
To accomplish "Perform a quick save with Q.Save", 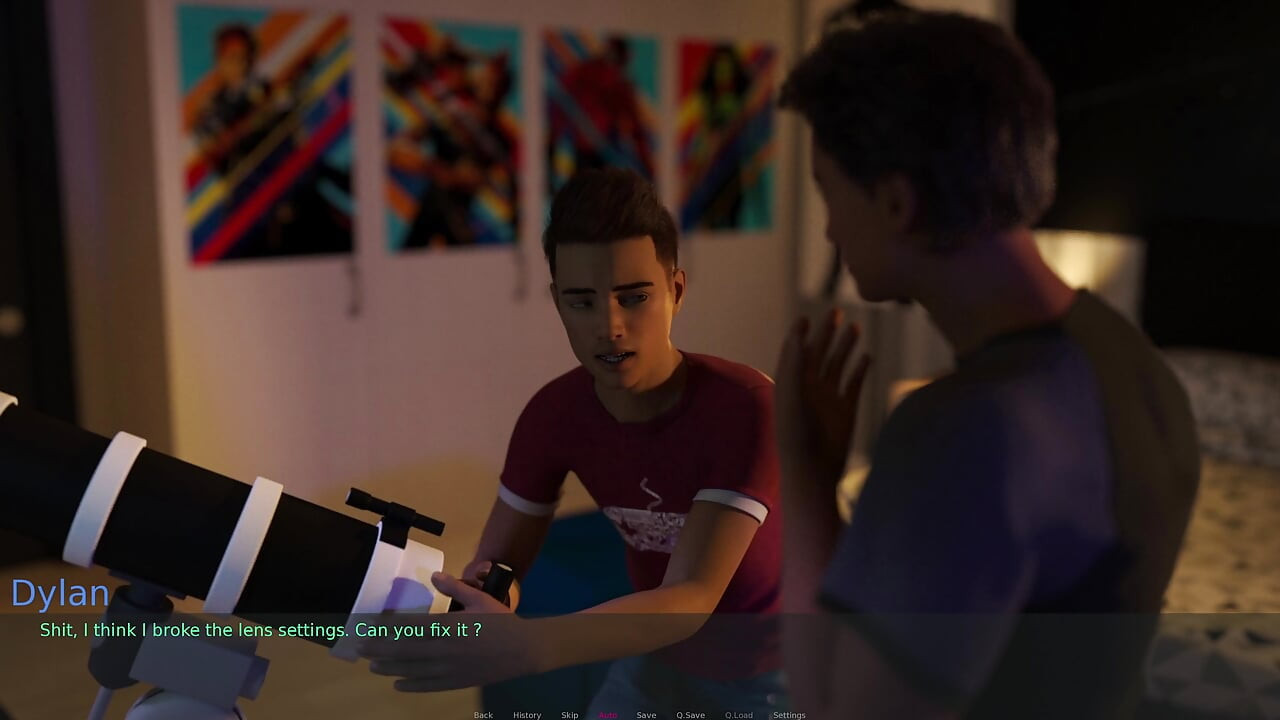I will click(x=690, y=715).
